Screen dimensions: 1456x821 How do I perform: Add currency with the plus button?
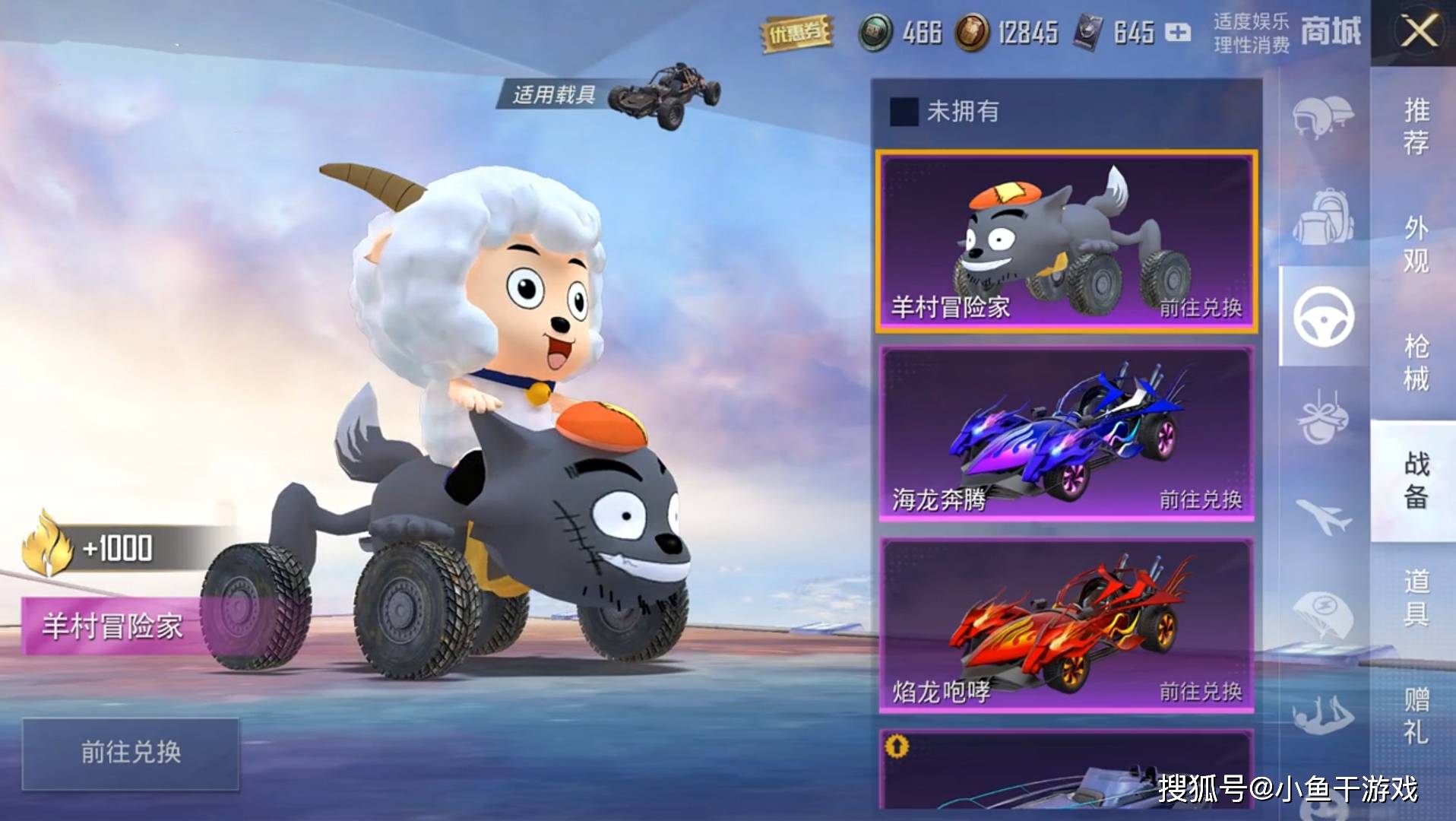coord(1178,33)
